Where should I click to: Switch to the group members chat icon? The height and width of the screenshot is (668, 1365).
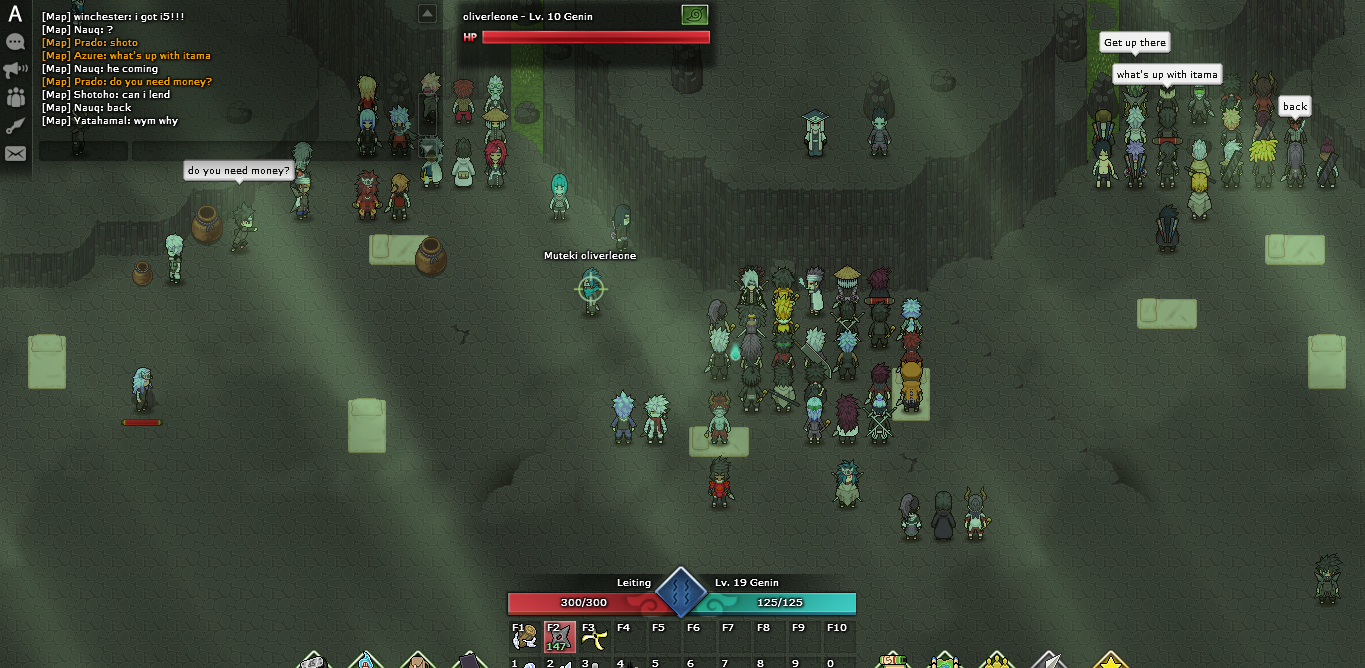pyautogui.click(x=15, y=98)
